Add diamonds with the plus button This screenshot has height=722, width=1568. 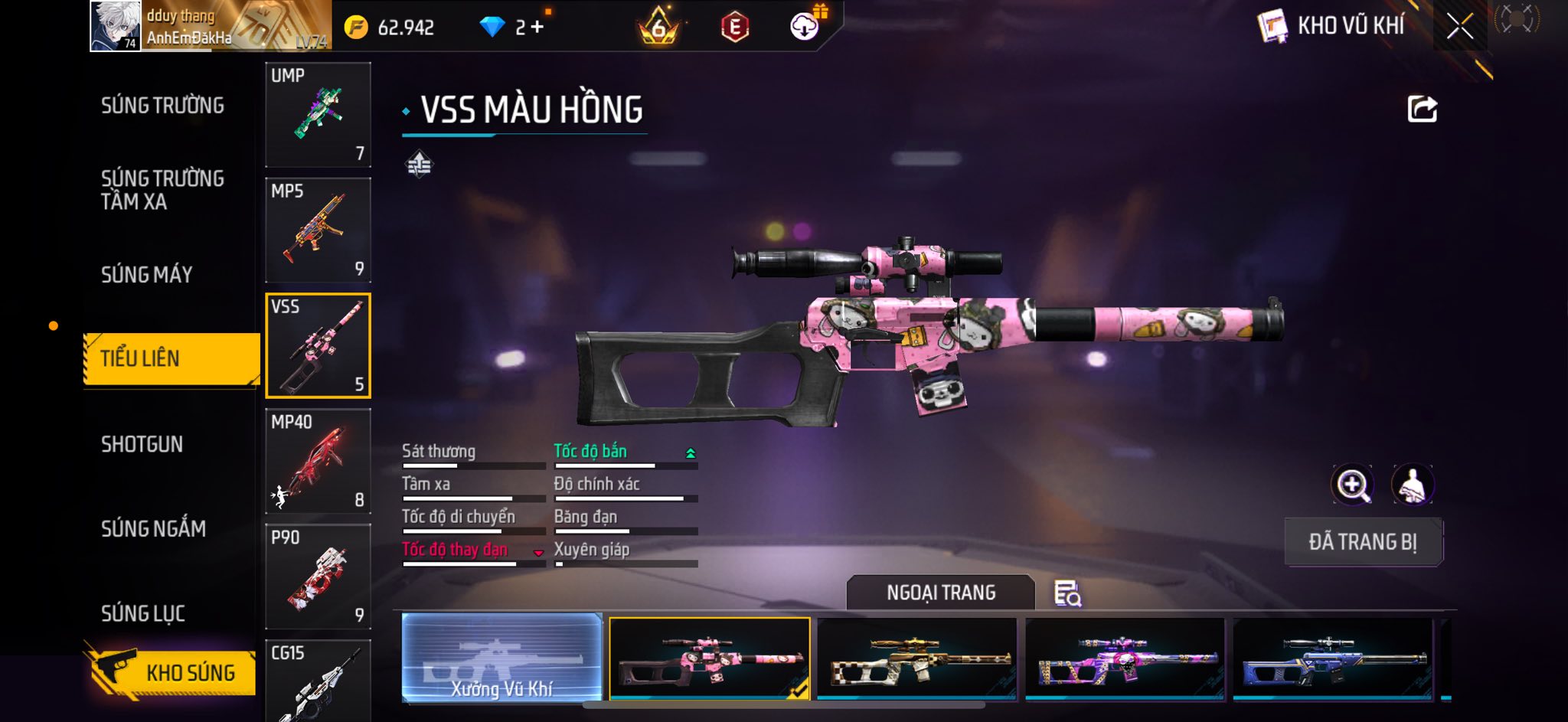pos(537,28)
